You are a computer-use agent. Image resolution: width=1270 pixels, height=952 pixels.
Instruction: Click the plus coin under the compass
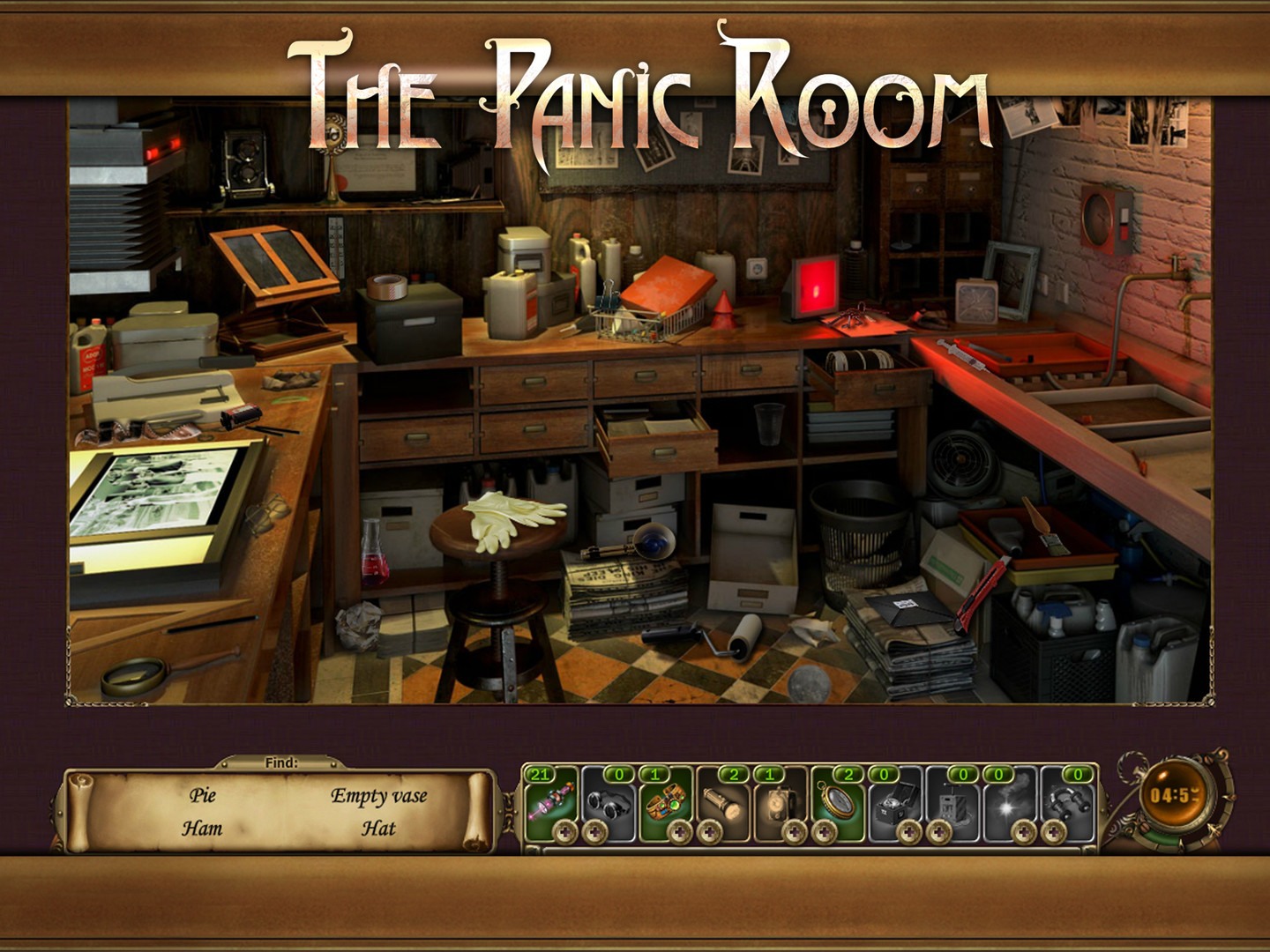(823, 832)
